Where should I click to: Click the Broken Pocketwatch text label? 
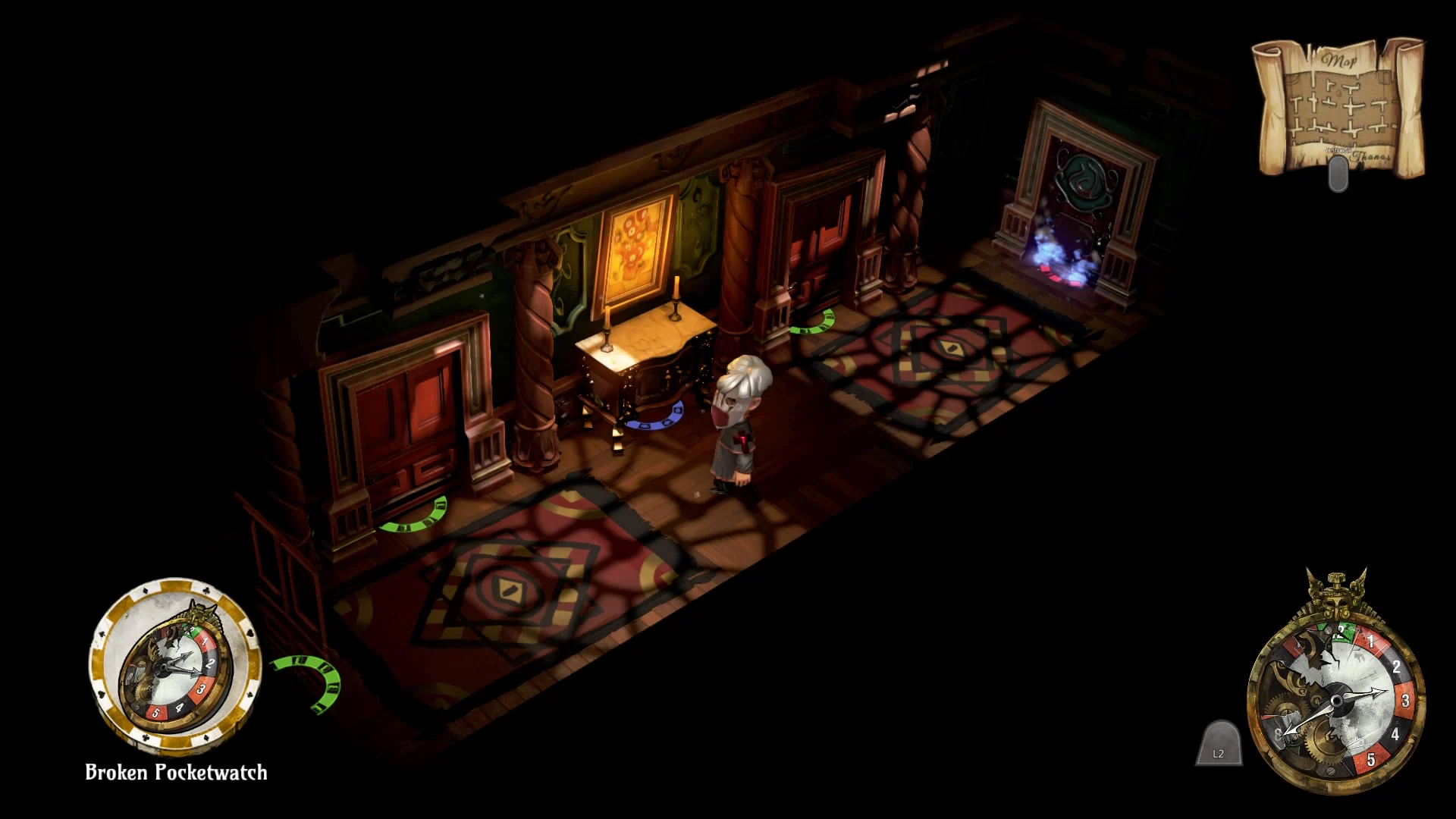click(176, 772)
